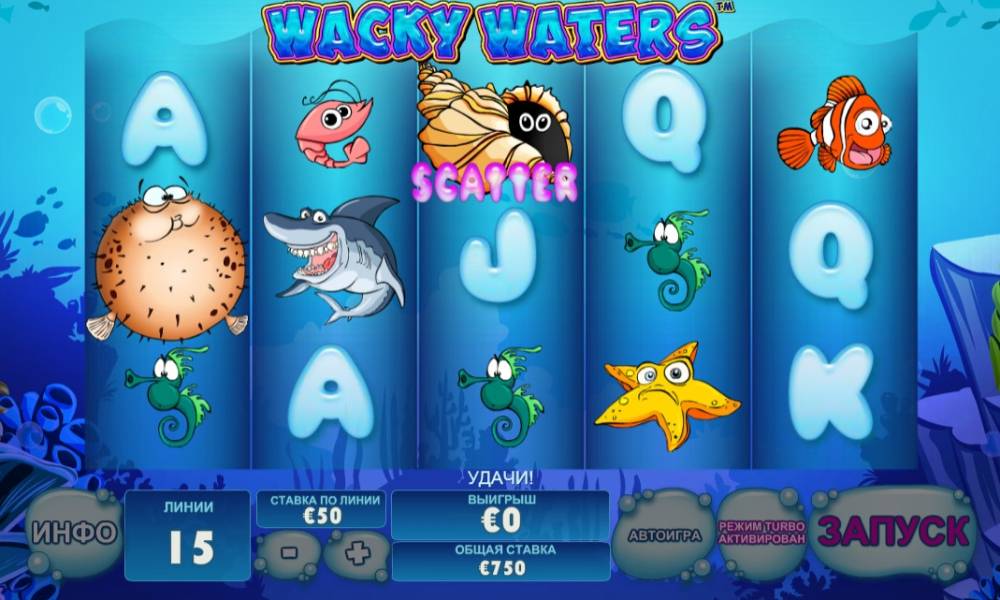Increase line bet with the plus button
This screenshot has width=1000, height=600.
pyautogui.click(x=356, y=551)
